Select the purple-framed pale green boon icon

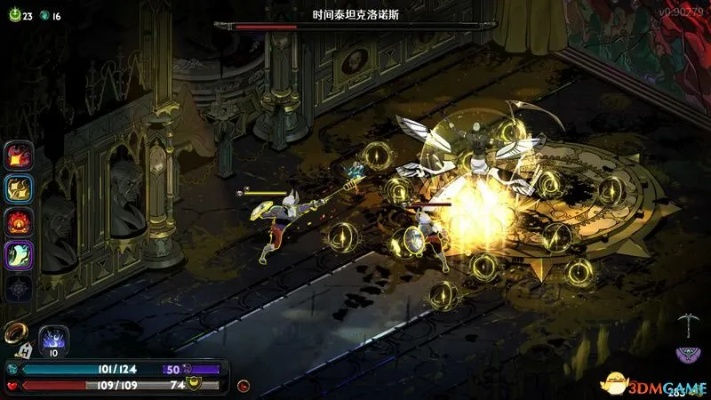click(19, 254)
